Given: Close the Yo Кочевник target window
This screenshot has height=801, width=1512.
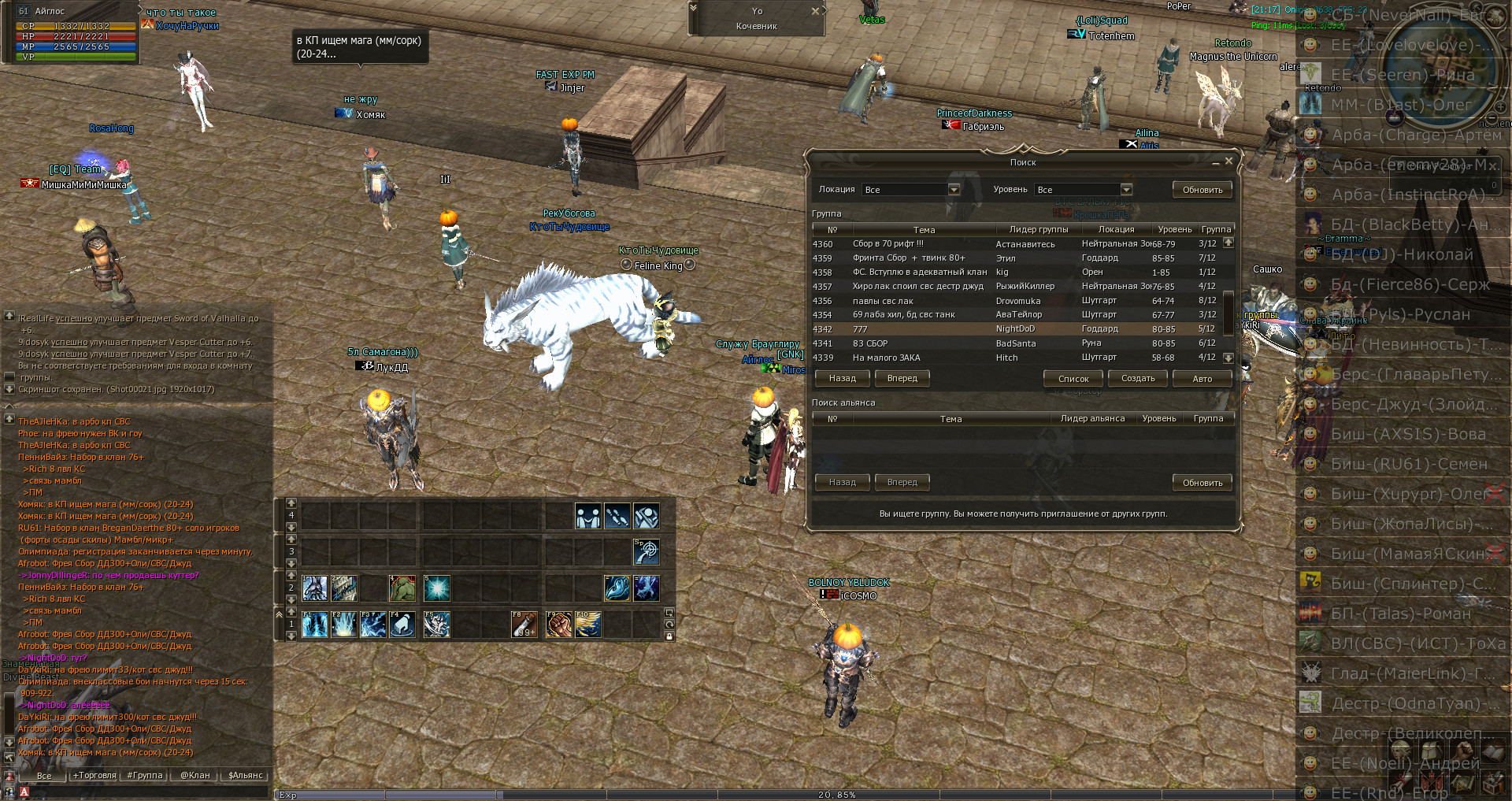Looking at the screenshot, I should click(816, 11).
